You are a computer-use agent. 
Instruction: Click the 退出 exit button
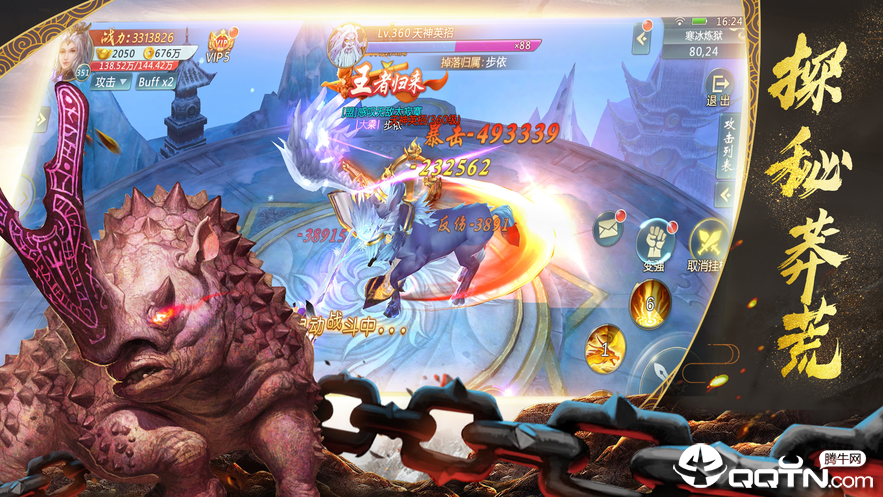tap(717, 88)
